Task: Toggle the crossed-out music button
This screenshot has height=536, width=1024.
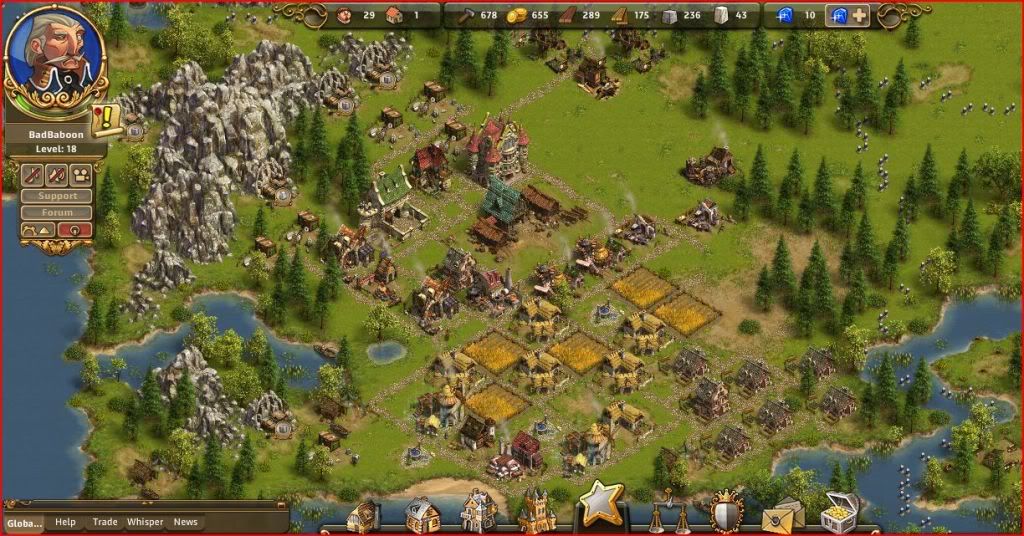Action: (31, 175)
